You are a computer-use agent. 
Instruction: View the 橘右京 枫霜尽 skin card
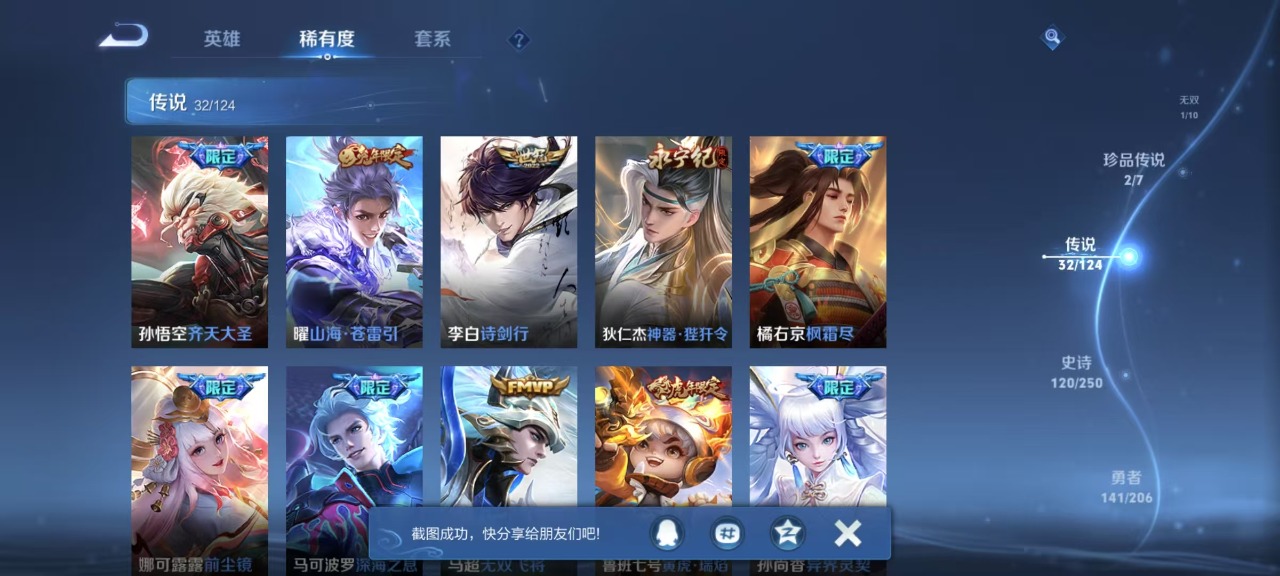(x=818, y=242)
